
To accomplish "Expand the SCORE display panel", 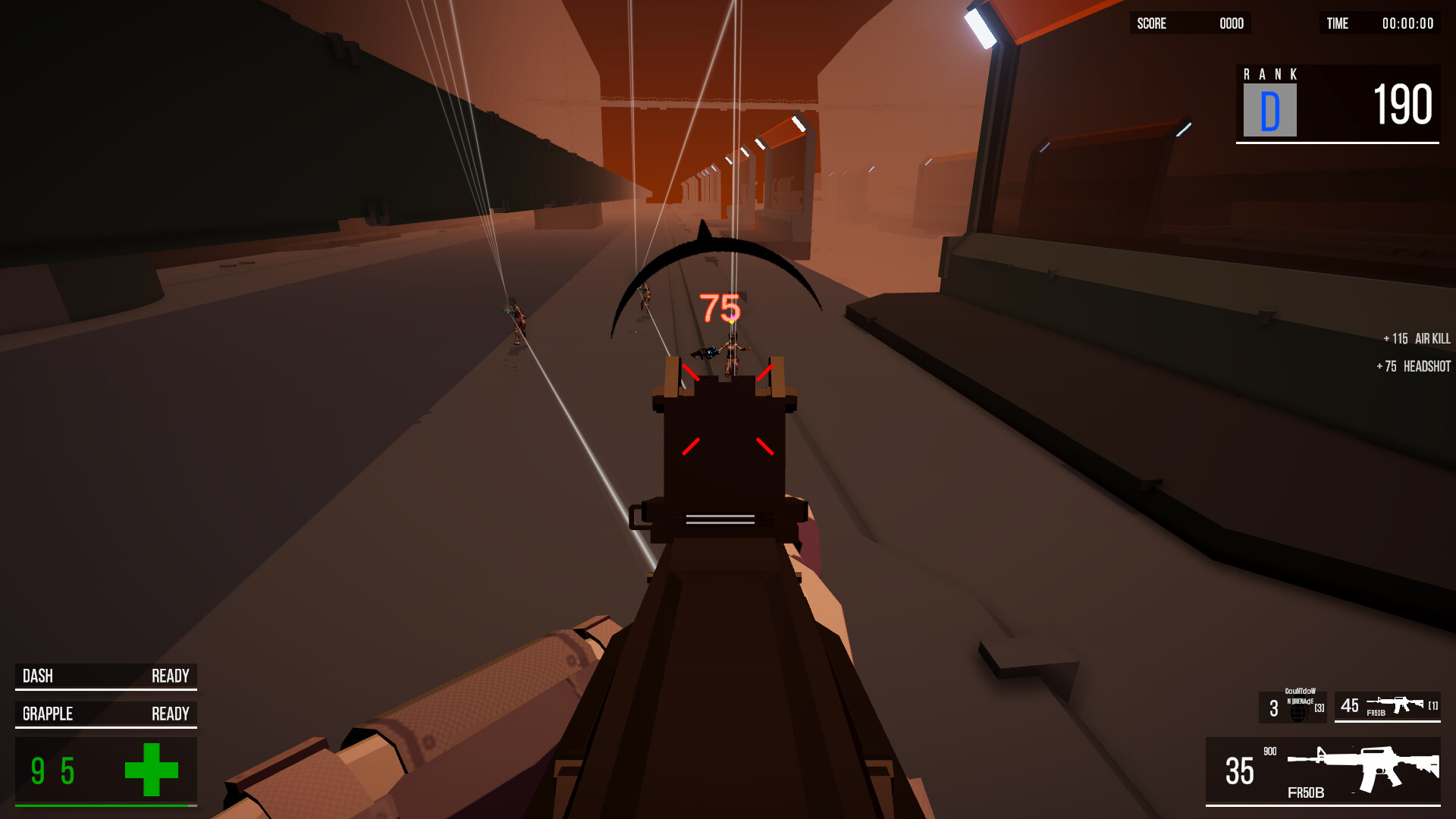I will click(1191, 24).
